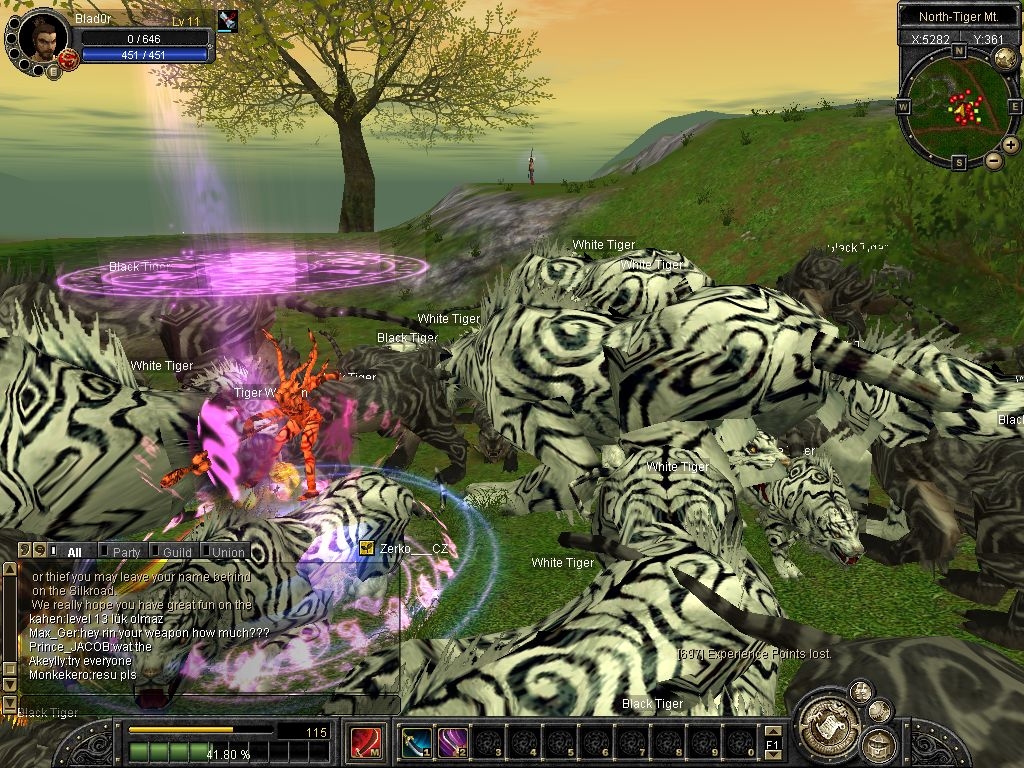Switch to the Union chat tab
The height and width of the screenshot is (768, 1024).
pyautogui.click(x=228, y=552)
